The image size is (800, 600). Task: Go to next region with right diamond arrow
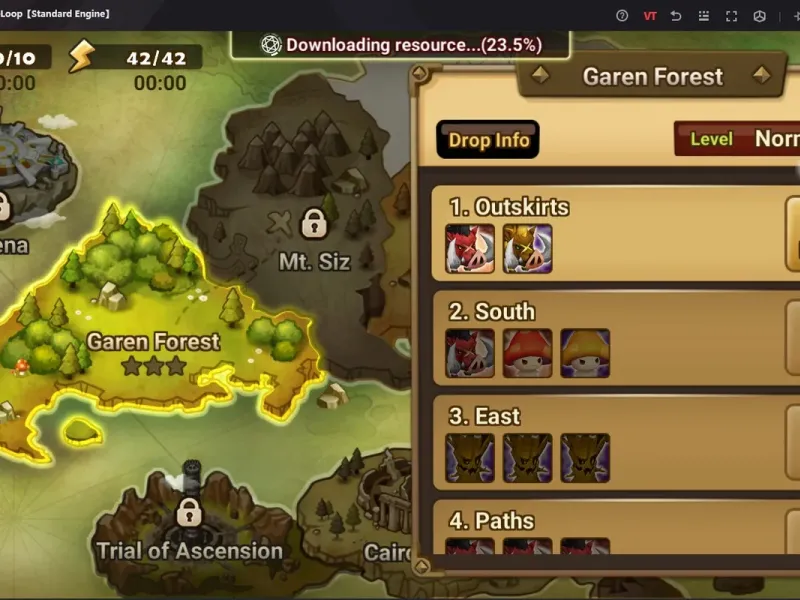coord(762,76)
